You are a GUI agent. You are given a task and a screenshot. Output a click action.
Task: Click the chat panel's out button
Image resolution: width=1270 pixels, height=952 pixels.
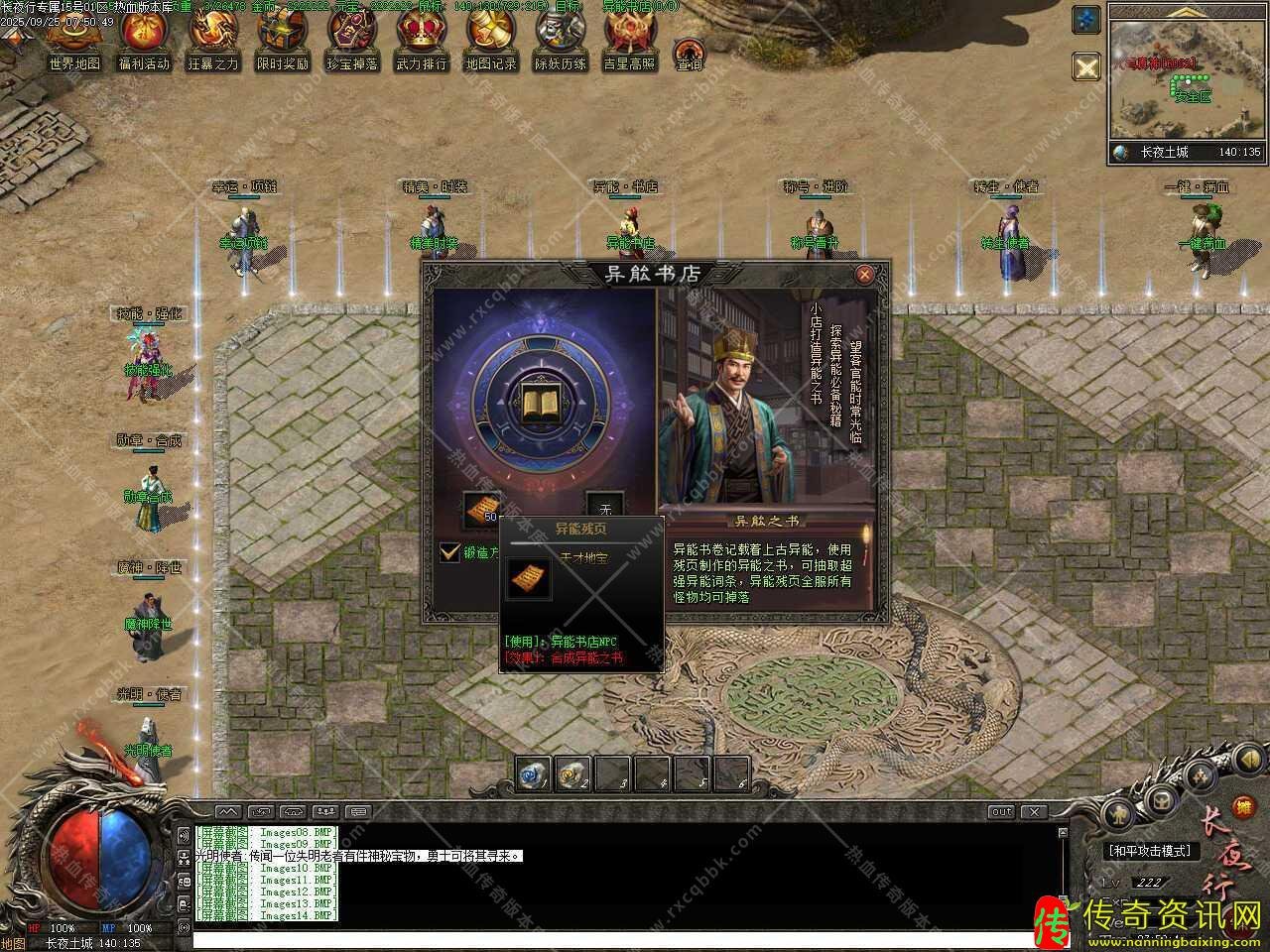(1000, 812)
